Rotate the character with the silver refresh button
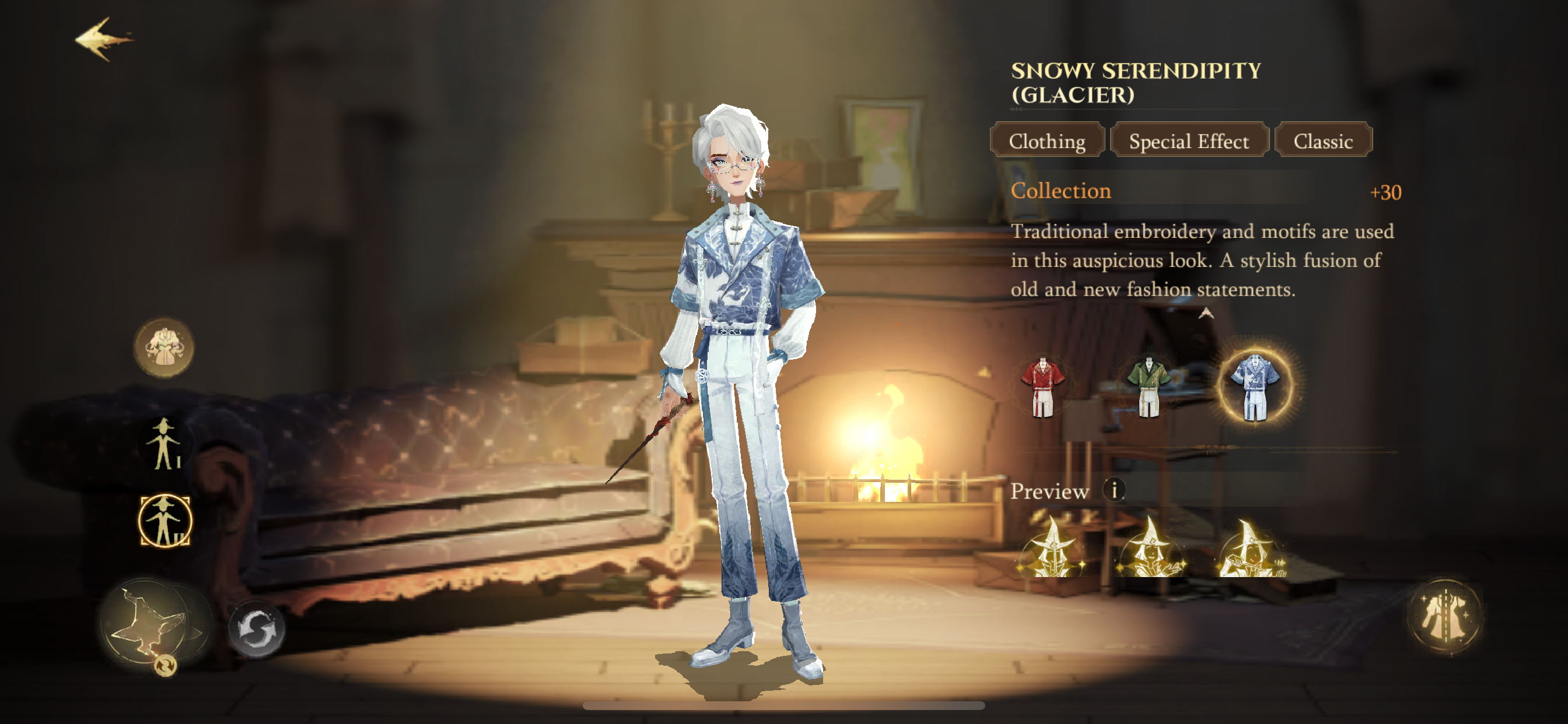 [x=256, y=630]
